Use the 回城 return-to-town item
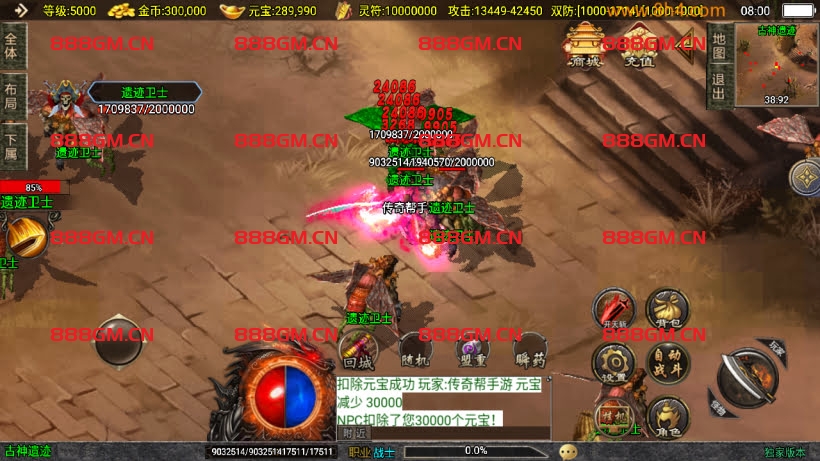Viewport: 820px width, 461px height. [358, 349]
